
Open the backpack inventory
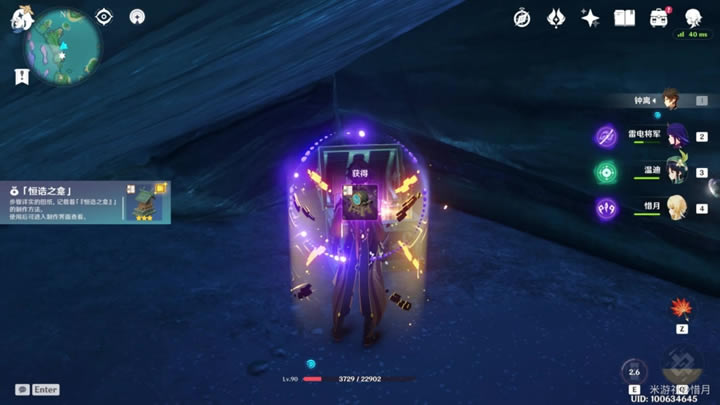(x=658, y=18)
